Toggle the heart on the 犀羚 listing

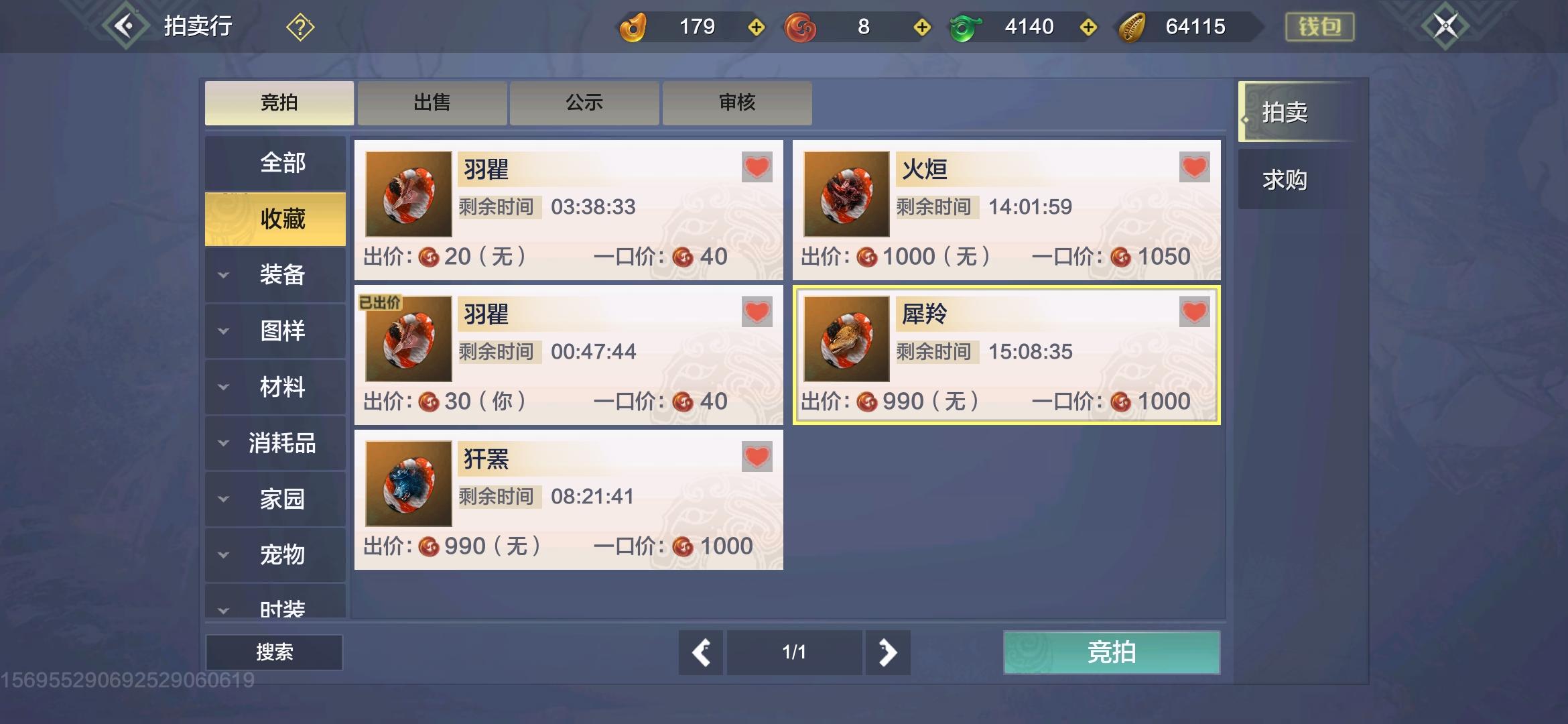(x=1193, y=313)
